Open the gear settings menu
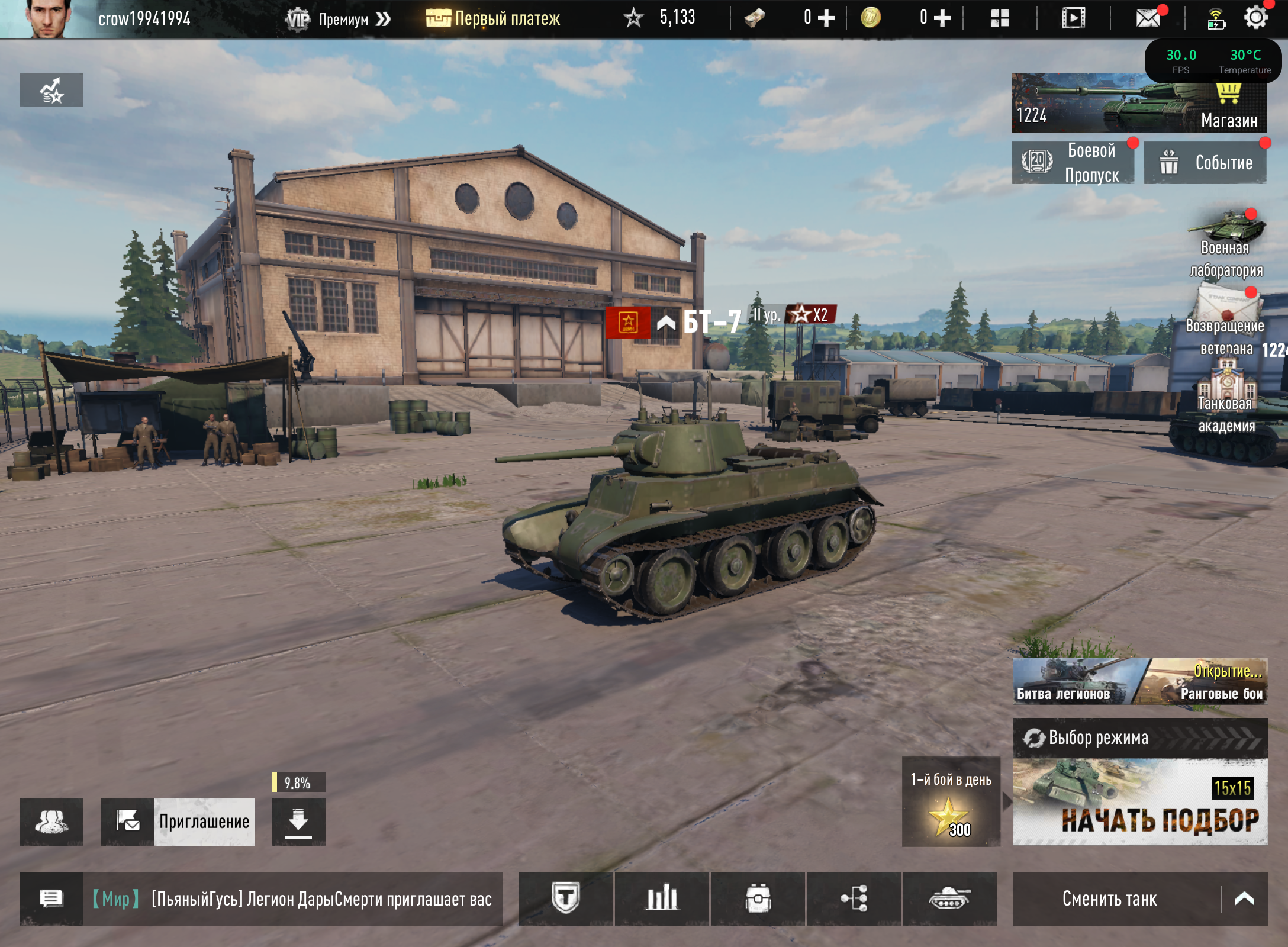 pyautogui.click(x=1255, y=18)
